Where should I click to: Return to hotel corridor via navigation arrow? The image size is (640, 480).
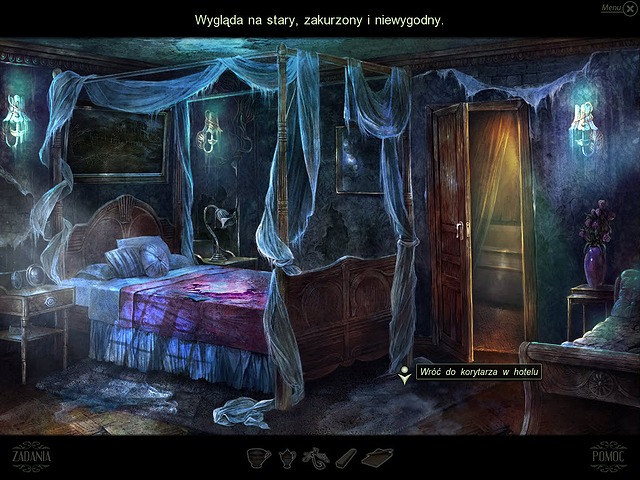pos(403,373)
